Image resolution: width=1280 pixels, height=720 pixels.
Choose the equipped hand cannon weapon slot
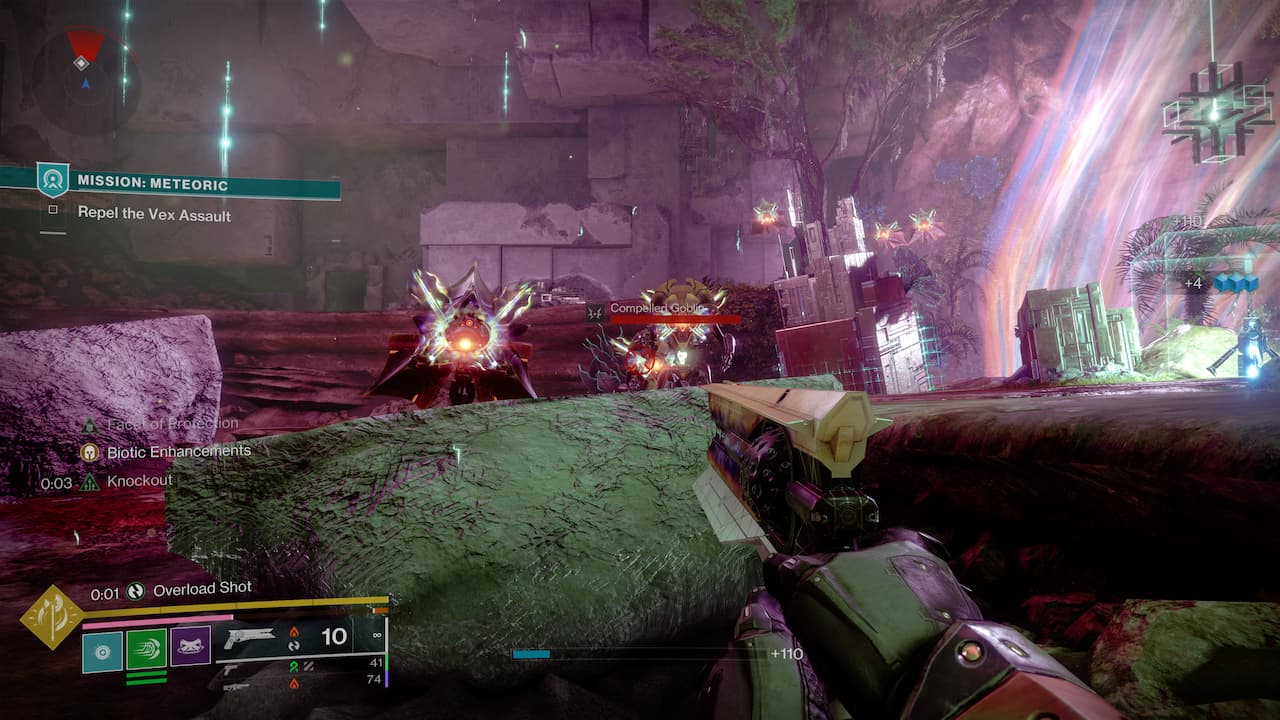[252, 636]
